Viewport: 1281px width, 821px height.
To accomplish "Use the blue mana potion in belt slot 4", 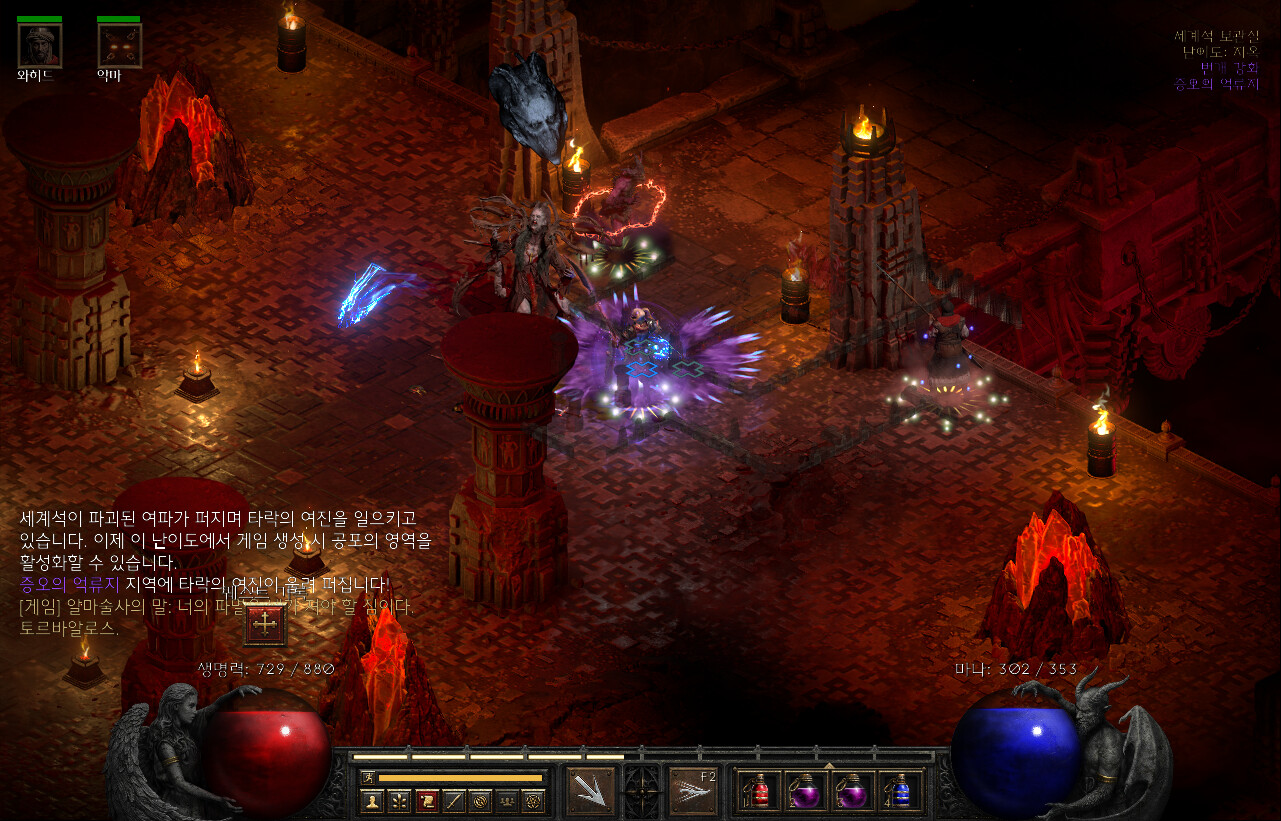I will pos(899,791).
